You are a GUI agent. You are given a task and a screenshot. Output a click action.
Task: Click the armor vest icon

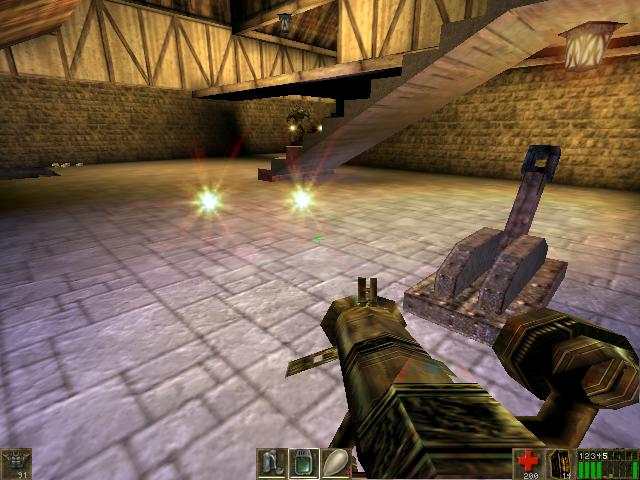coord(16,463)
